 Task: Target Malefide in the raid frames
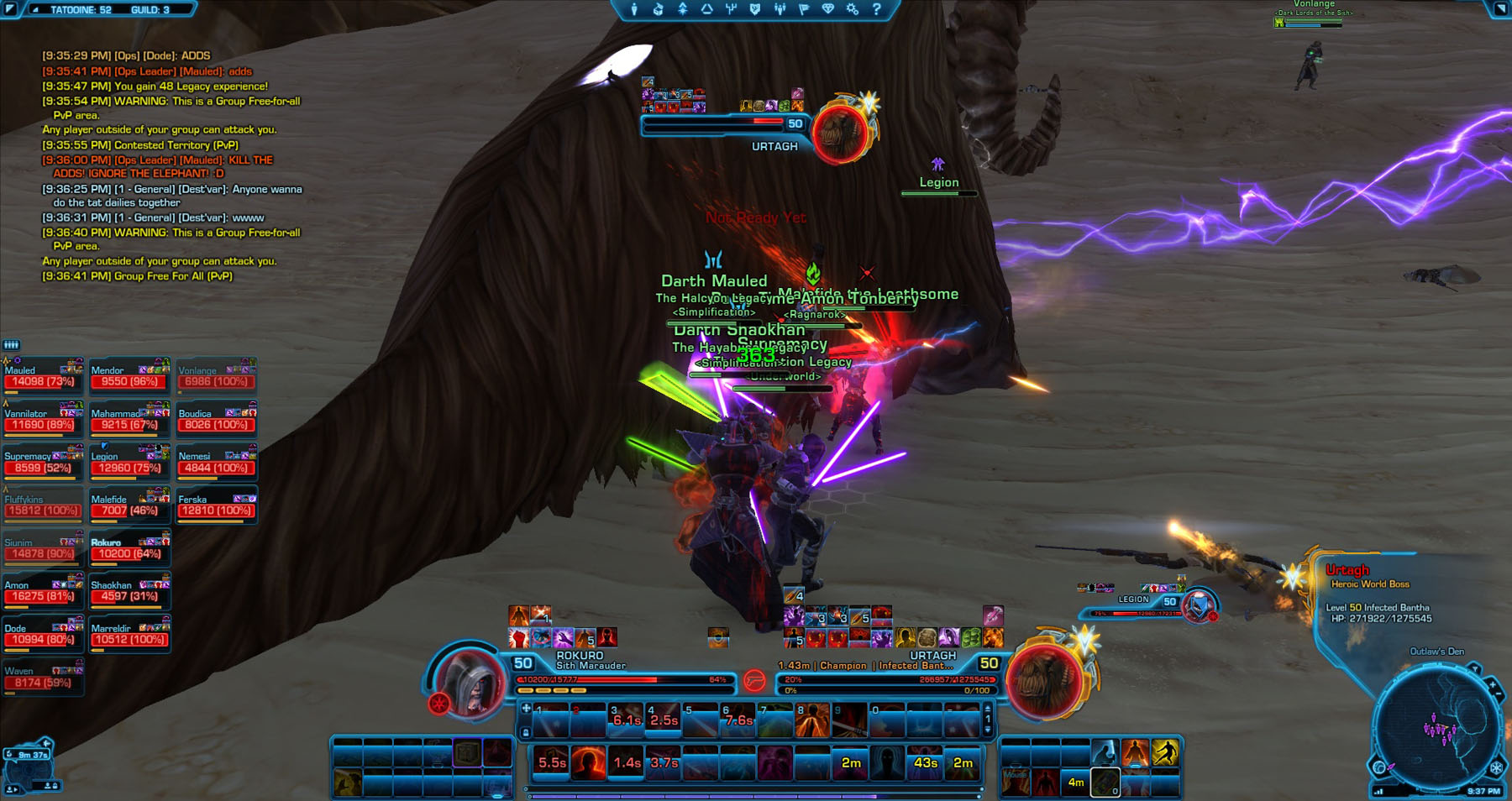coord(129,505)
